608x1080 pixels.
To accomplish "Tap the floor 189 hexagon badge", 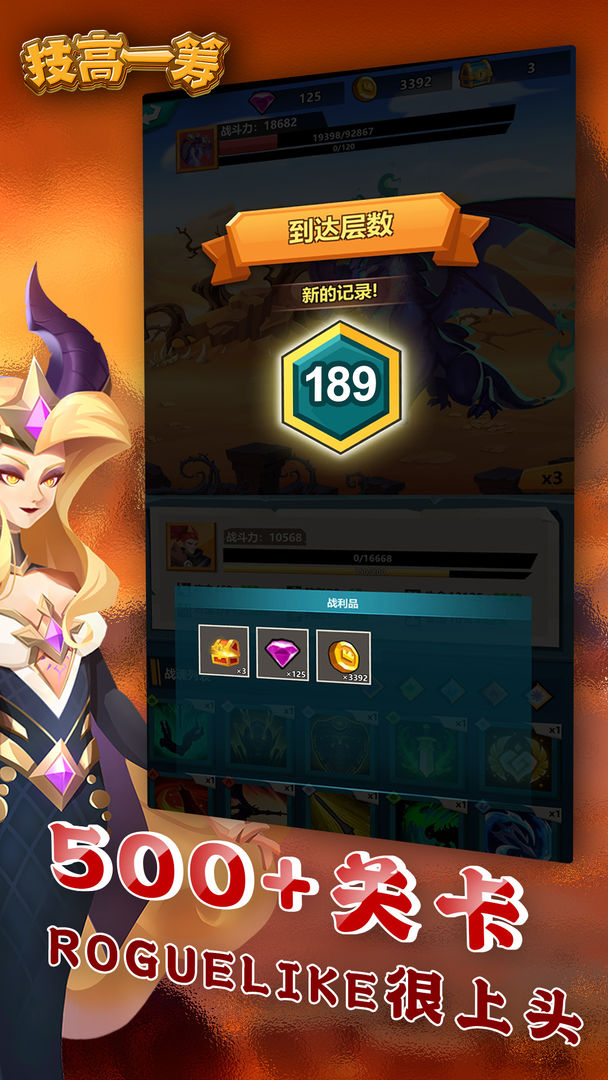I will [x=341, y=385].
